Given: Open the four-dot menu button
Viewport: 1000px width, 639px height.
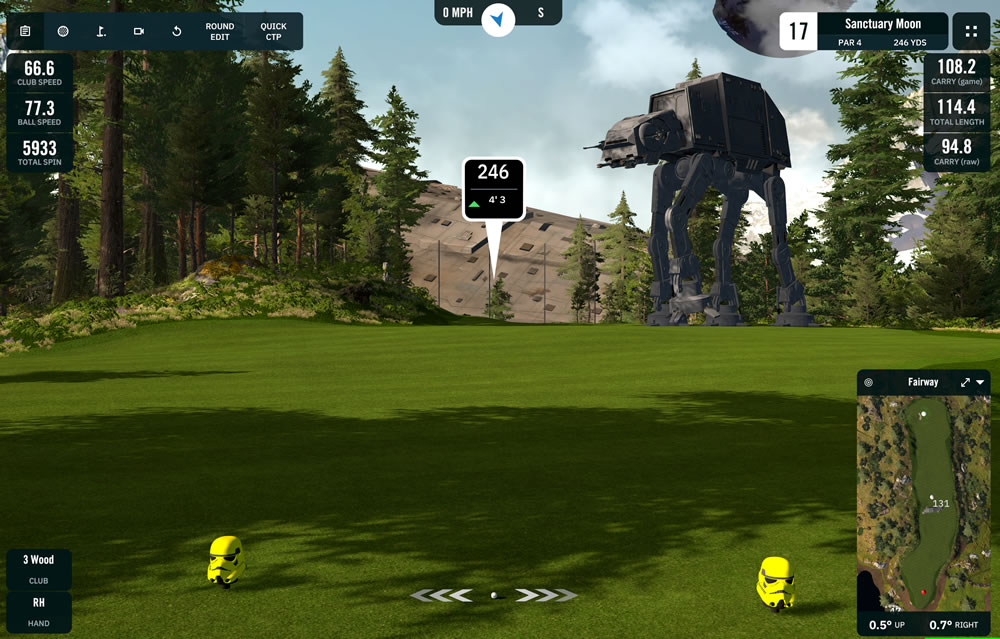Looking at the screenshot, I should pos(971,31).
